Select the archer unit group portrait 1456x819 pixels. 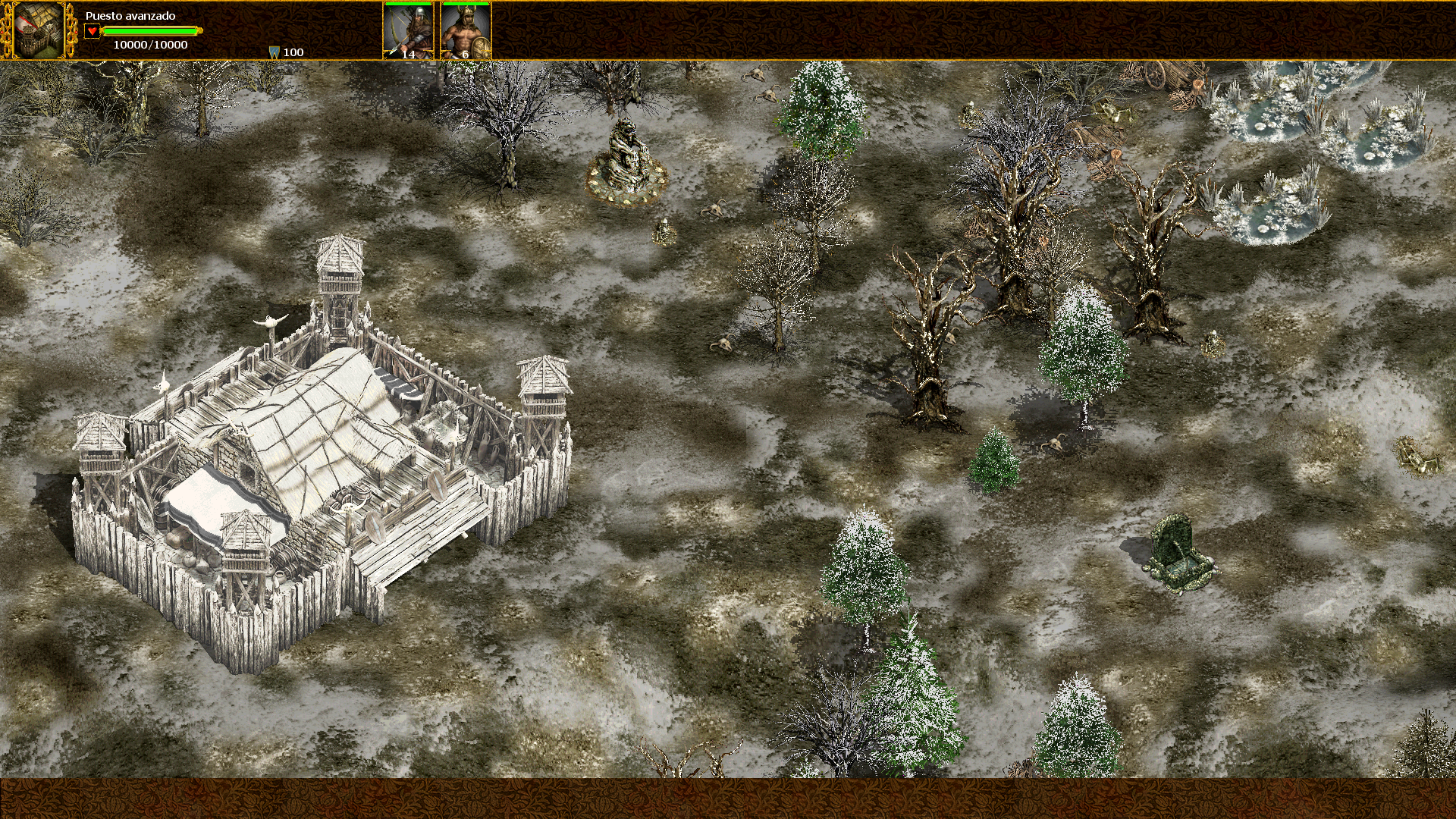(408, 31)
